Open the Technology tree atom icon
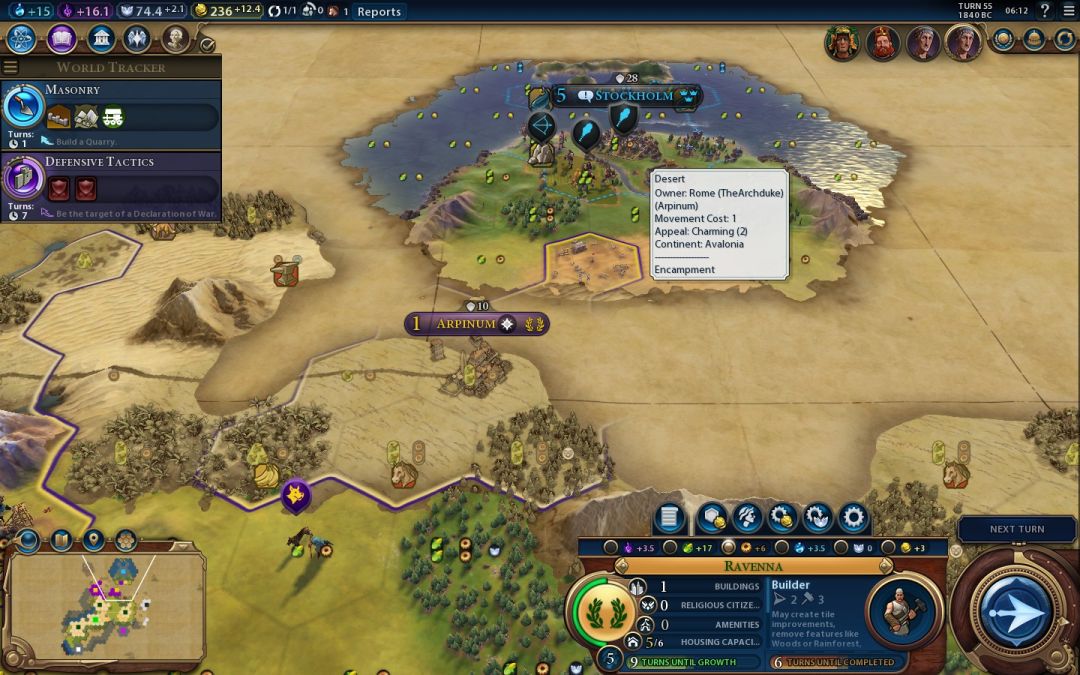Screen dimensions: 1080x675 click(x=22, y=39)
